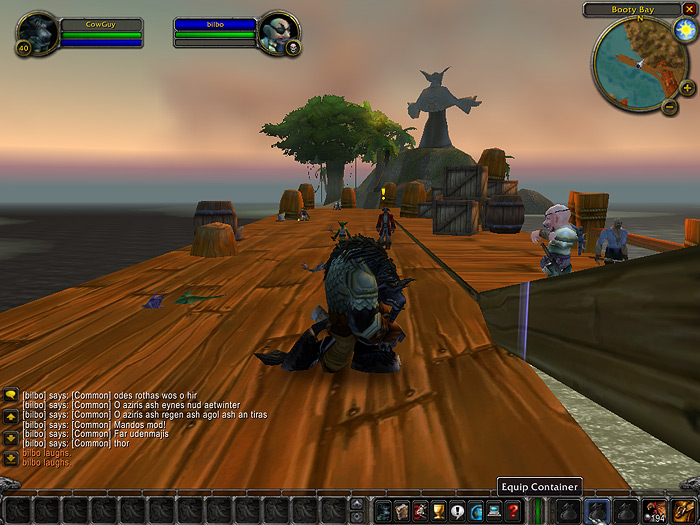
Task: Open the spellbook micro button
Action: [x=402, y=510]
